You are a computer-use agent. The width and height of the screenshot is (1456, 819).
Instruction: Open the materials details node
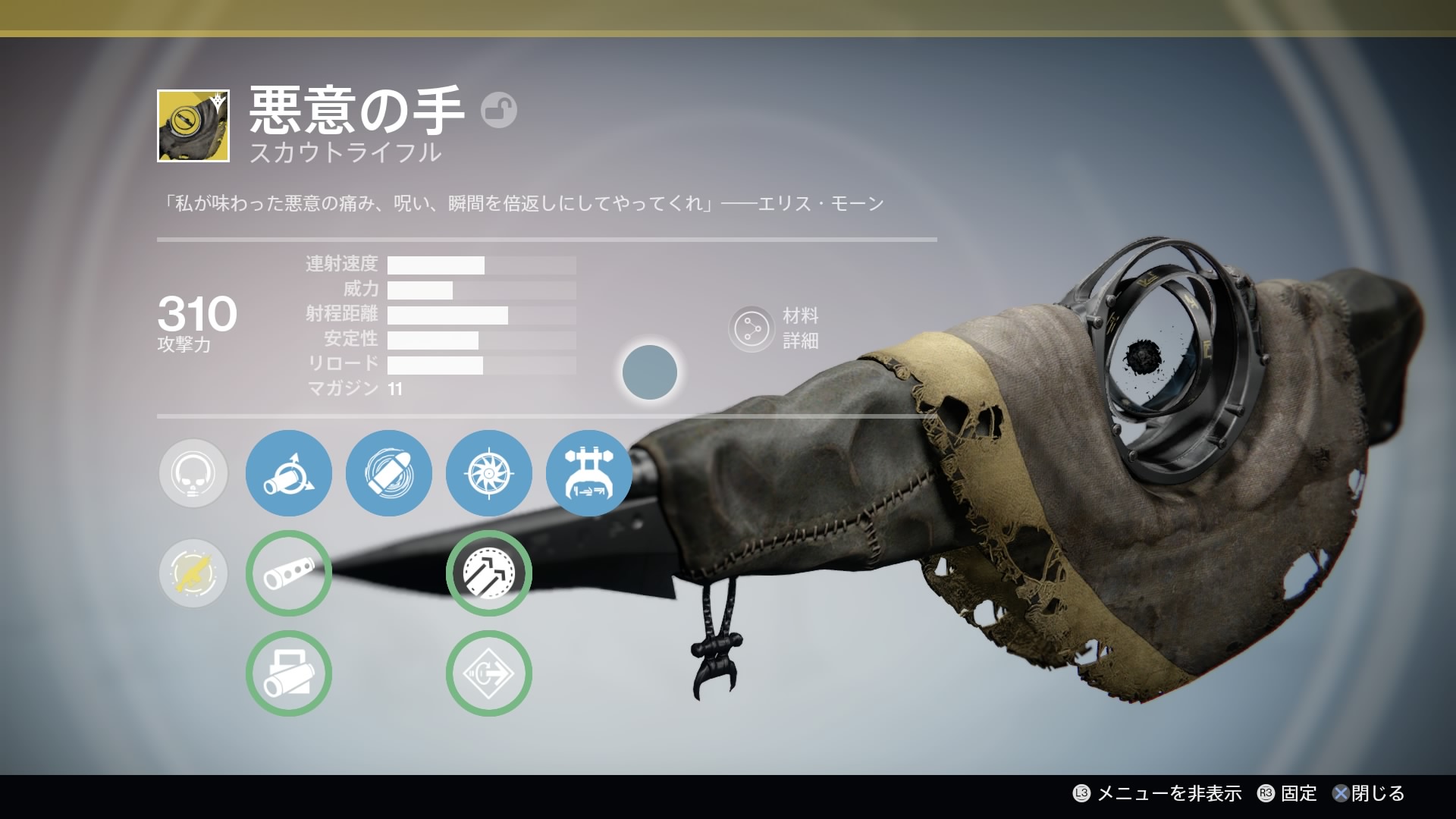(x=751, y=328)
